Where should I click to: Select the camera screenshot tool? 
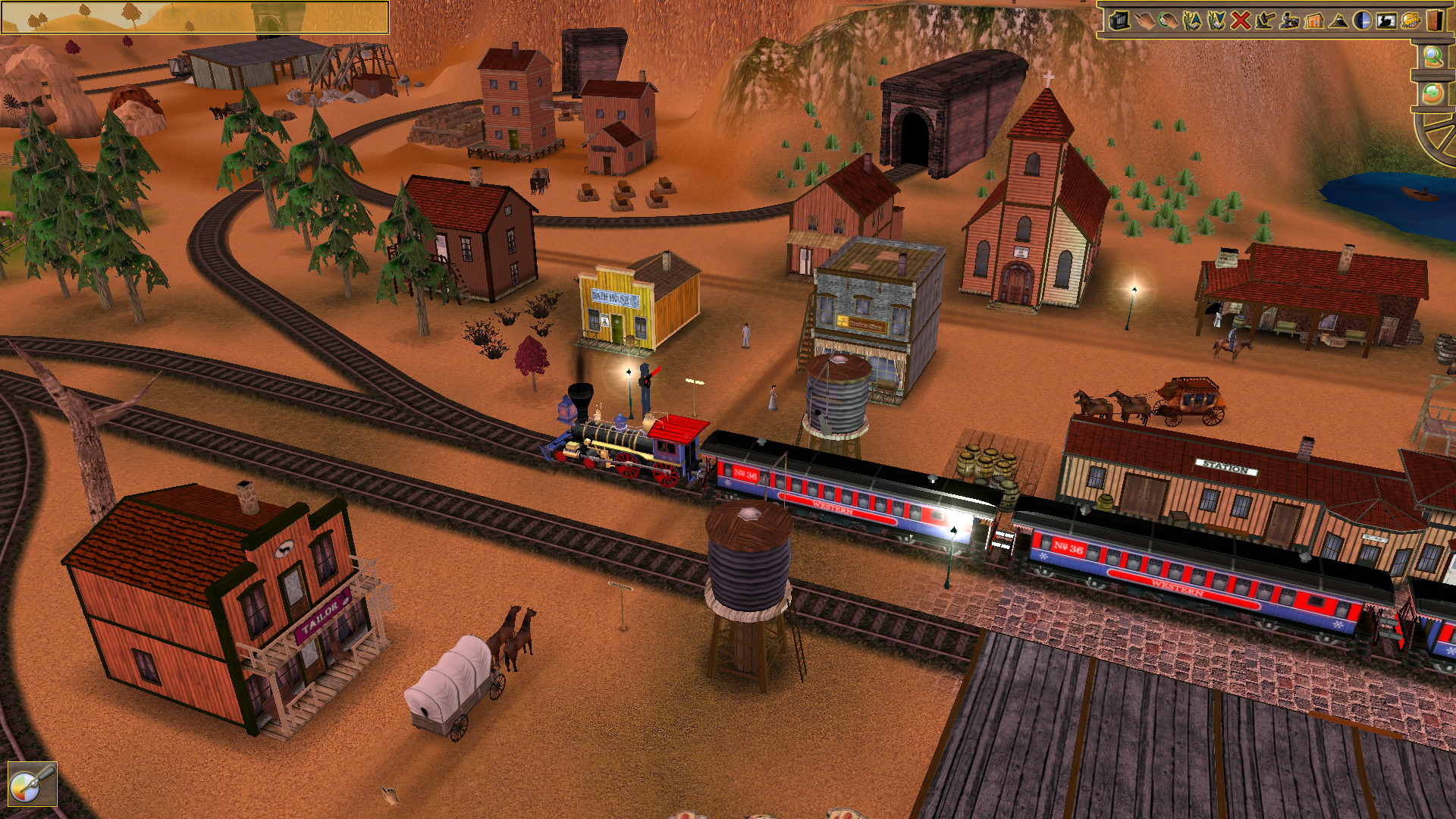[x=1120, y=21]
